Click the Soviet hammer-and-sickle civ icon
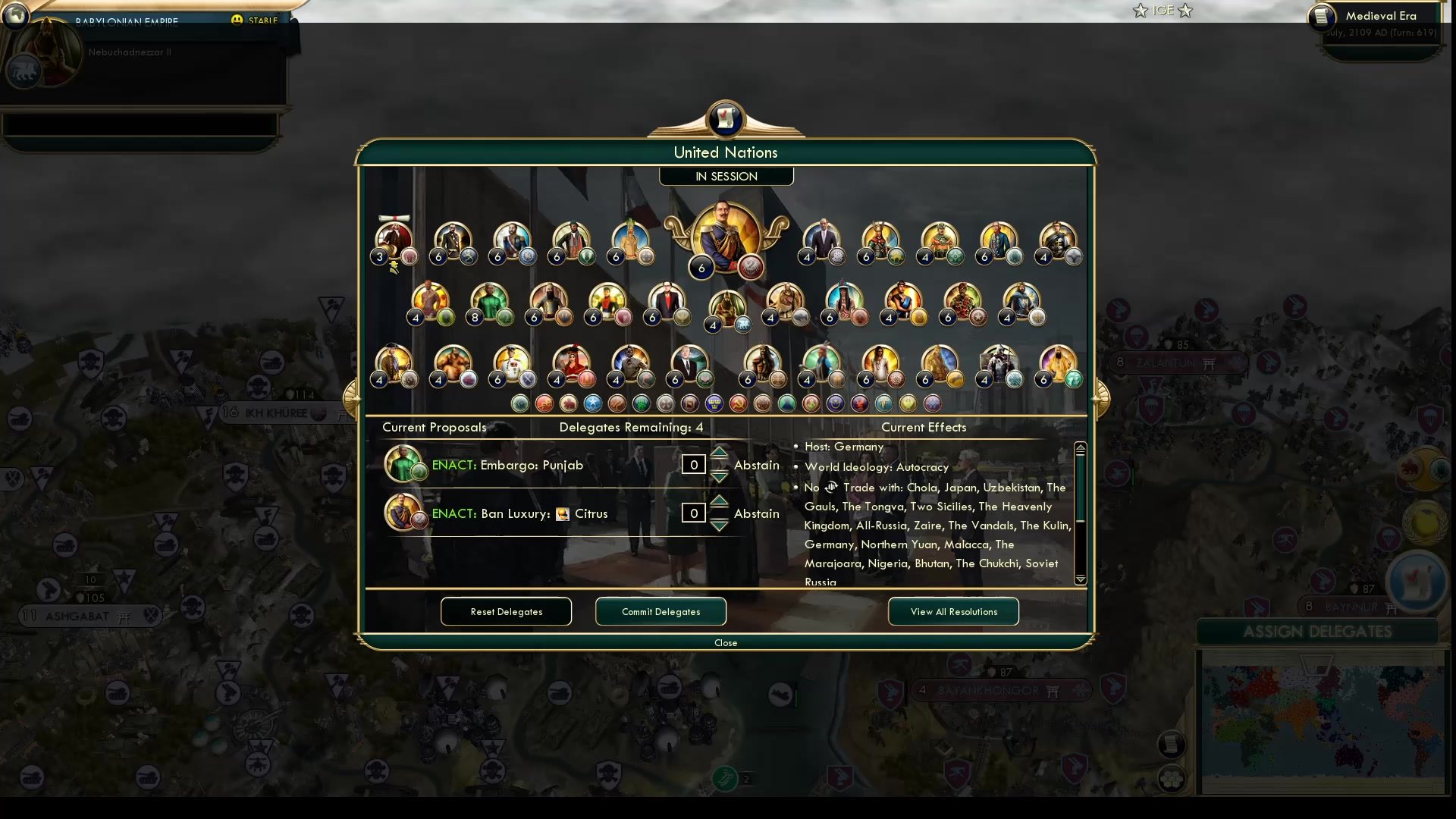The height and width of the screenshot is (819, 1456). [738, 403]
